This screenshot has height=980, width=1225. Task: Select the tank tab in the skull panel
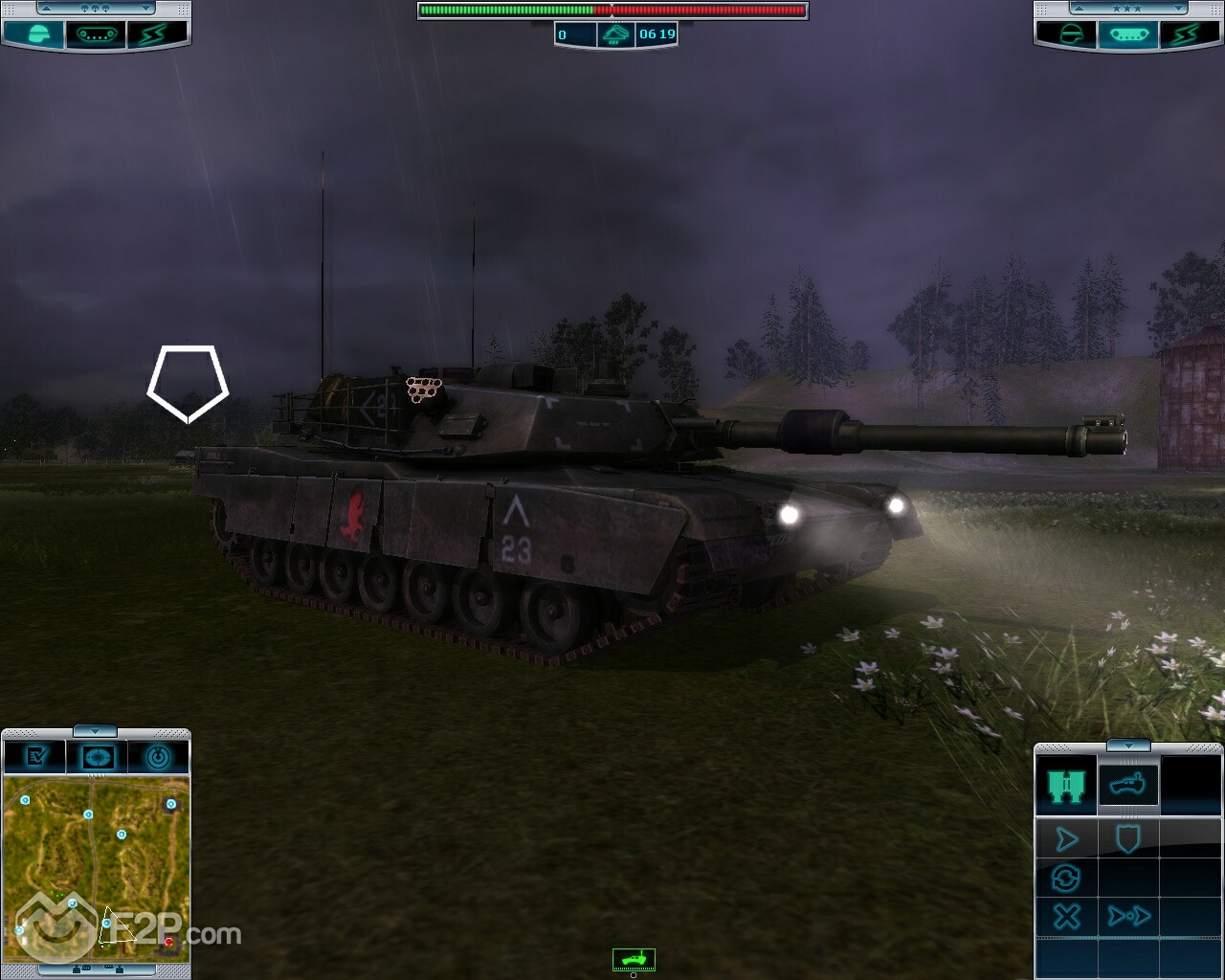point(95,34)
